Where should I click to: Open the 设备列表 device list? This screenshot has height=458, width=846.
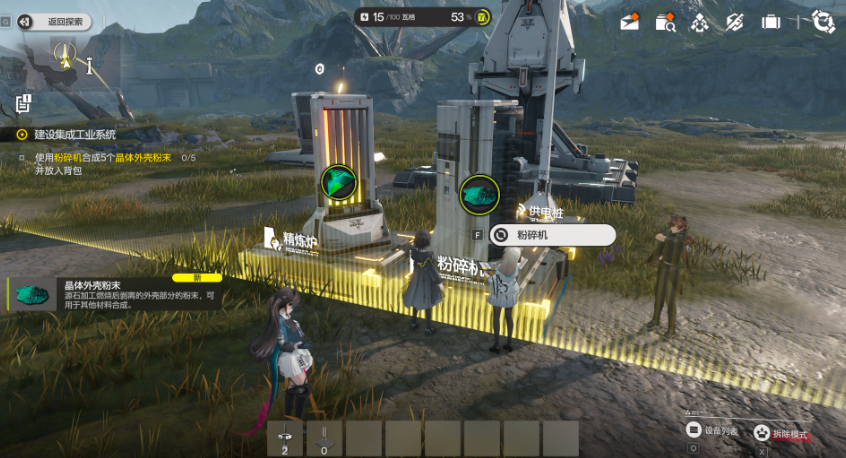713,430
